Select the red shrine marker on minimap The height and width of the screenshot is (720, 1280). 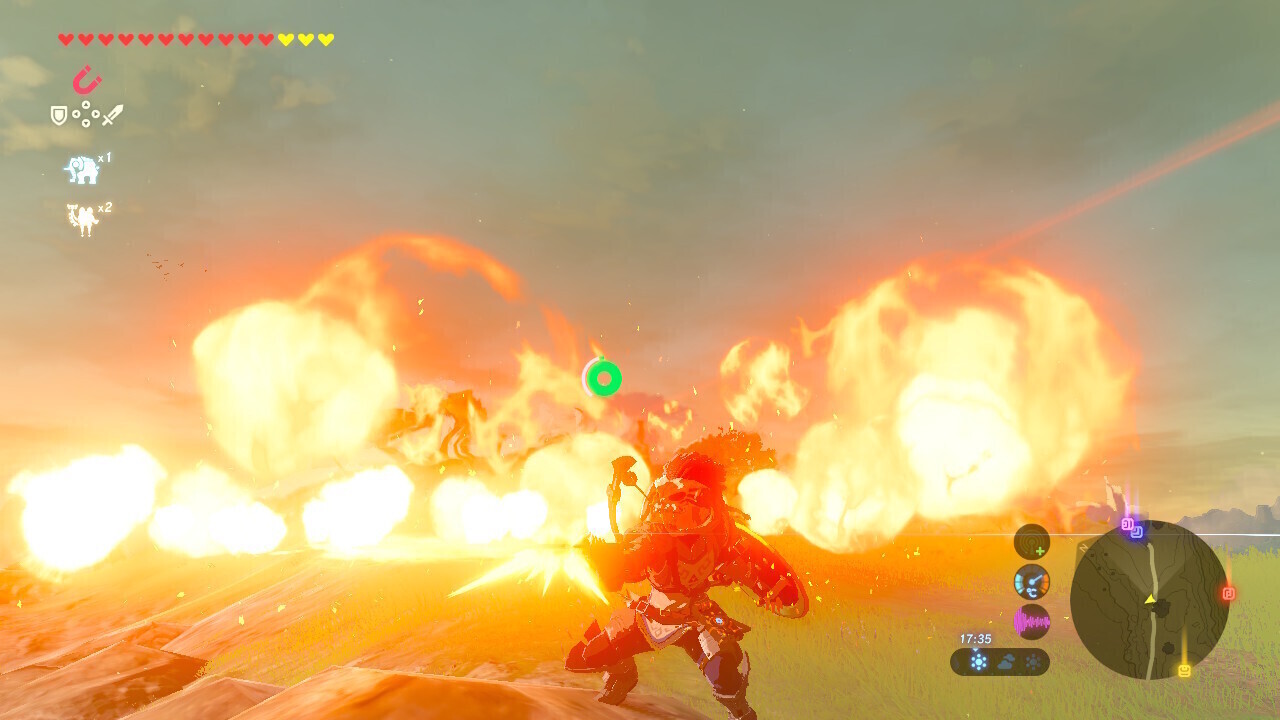[1228, 593]
